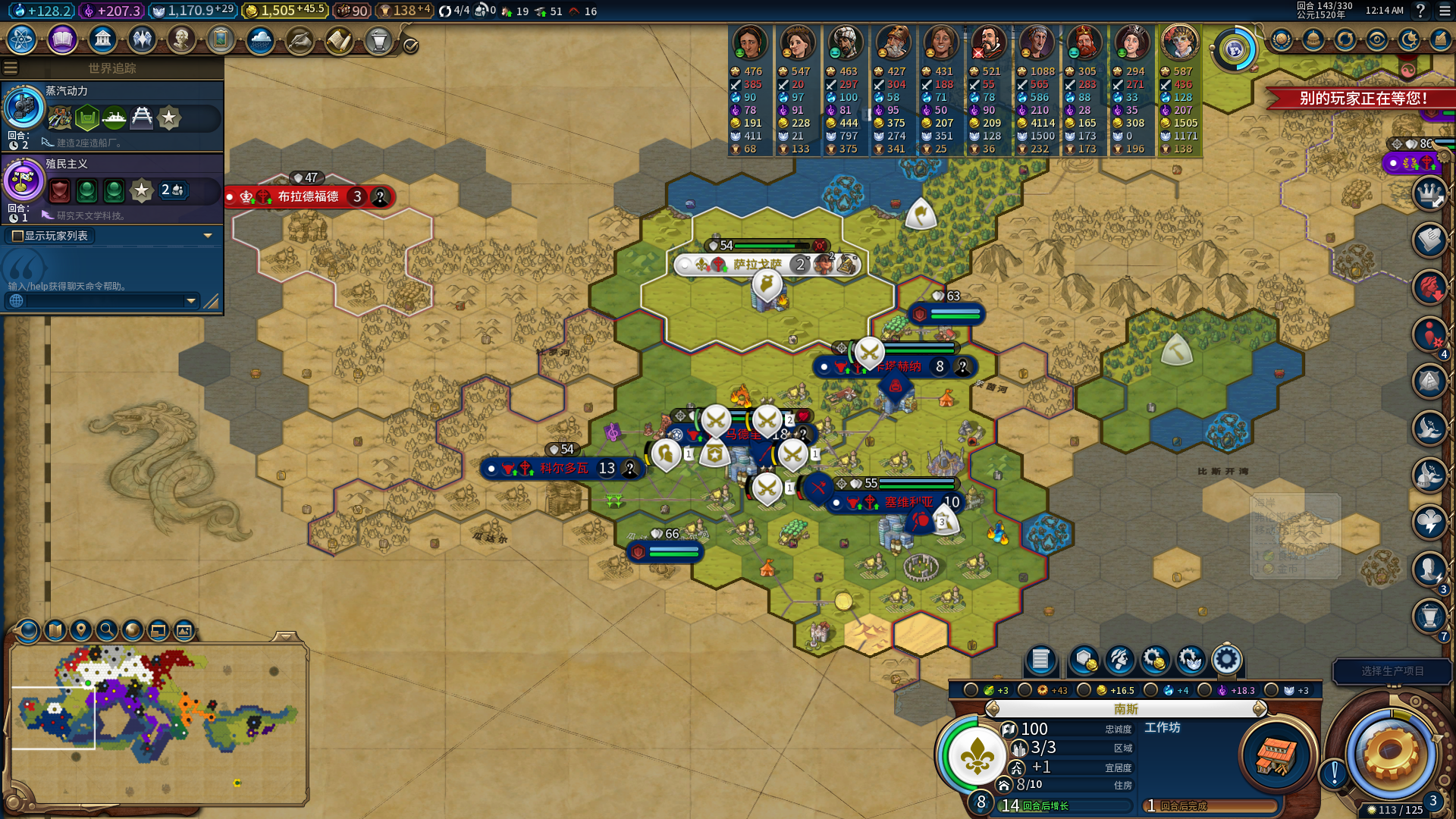1456x819 pixels.
Task: Select the 殖民主义 civic tracker entry
Action: pyautogui.click(x=112, y=190)
